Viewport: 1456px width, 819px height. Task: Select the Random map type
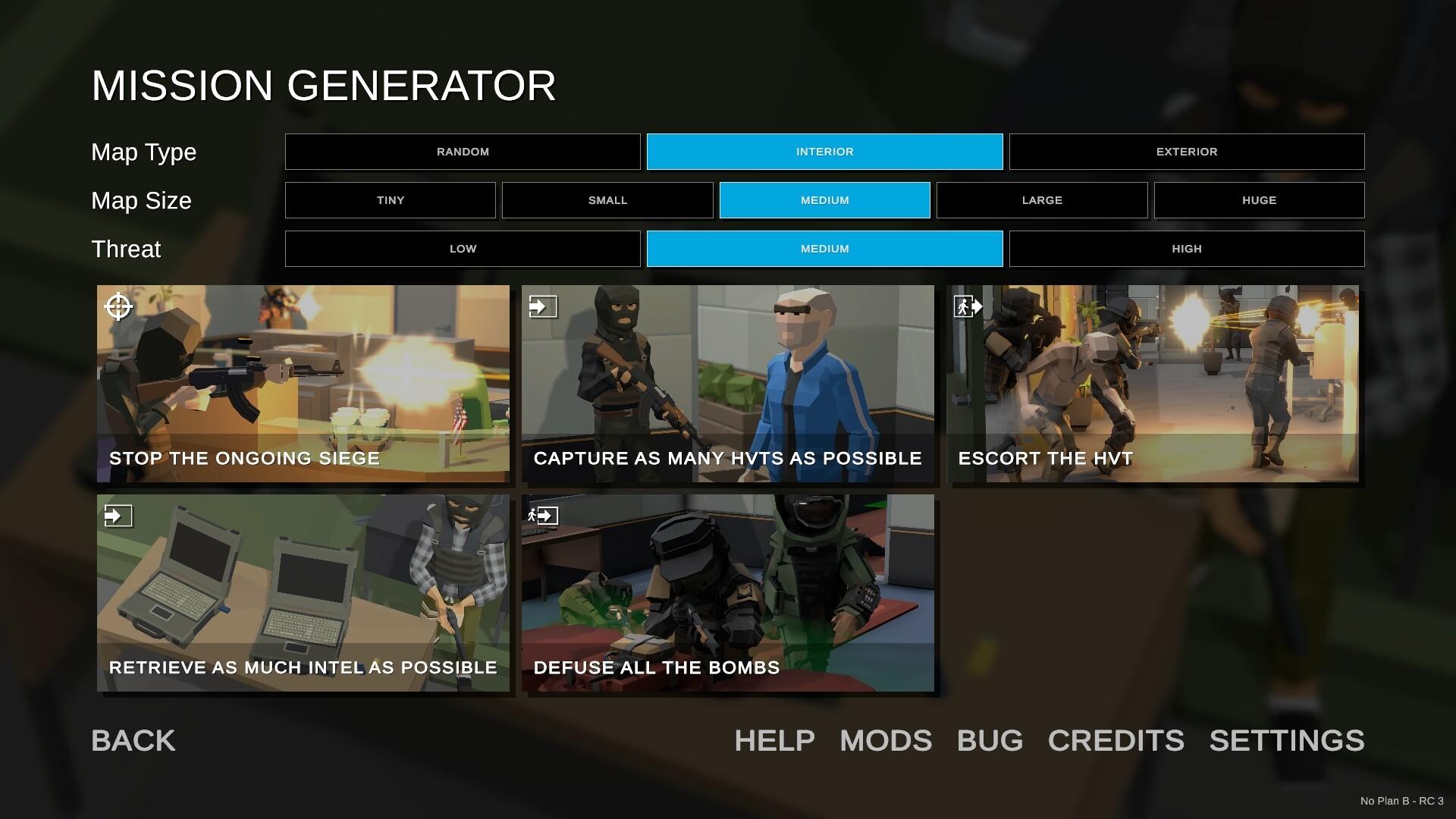pyautogui.click(x=463, y=152)
